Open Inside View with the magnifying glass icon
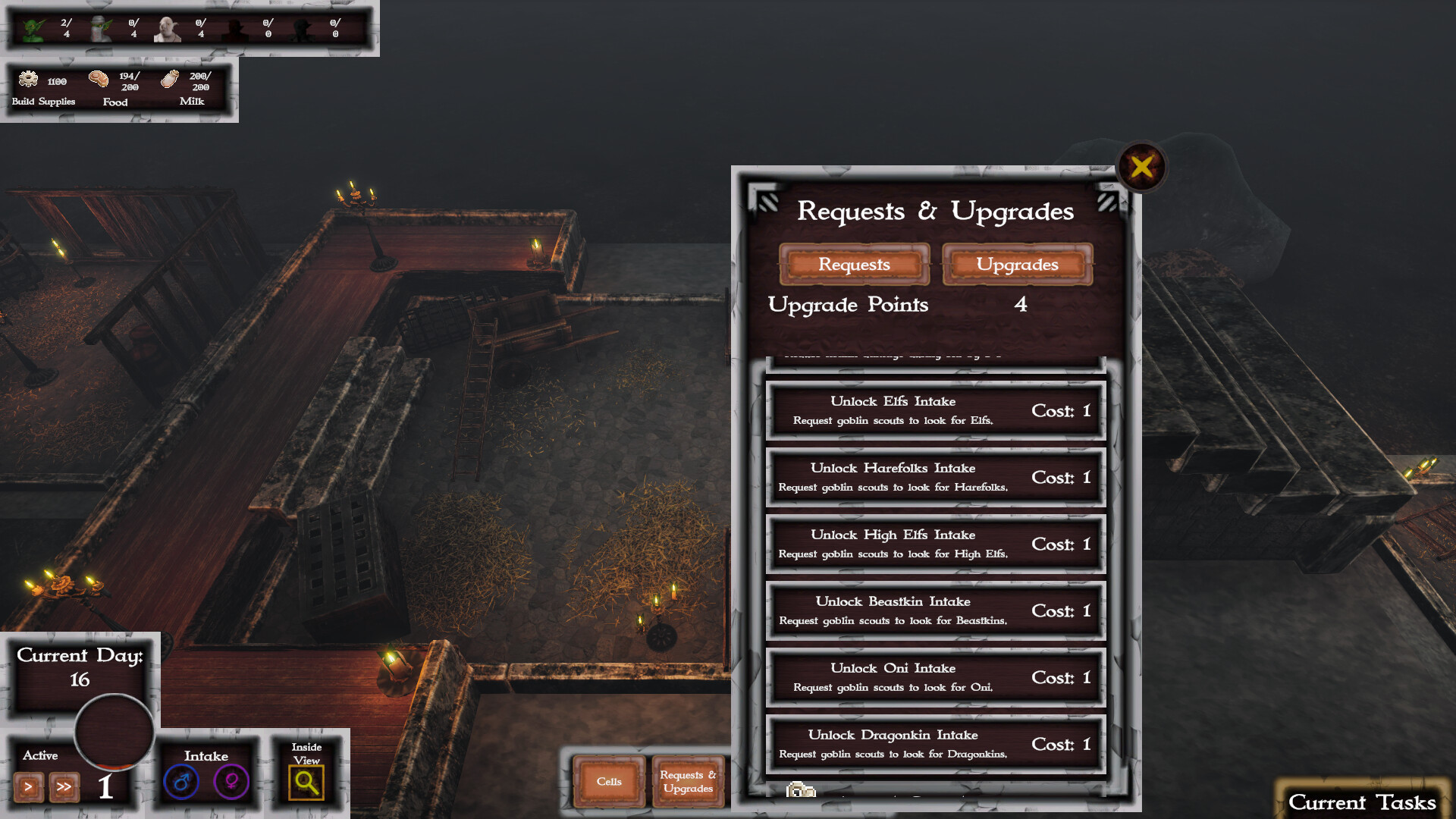Image resolution: width=1456 pixels, height=819 pixels. pos(306,781)
